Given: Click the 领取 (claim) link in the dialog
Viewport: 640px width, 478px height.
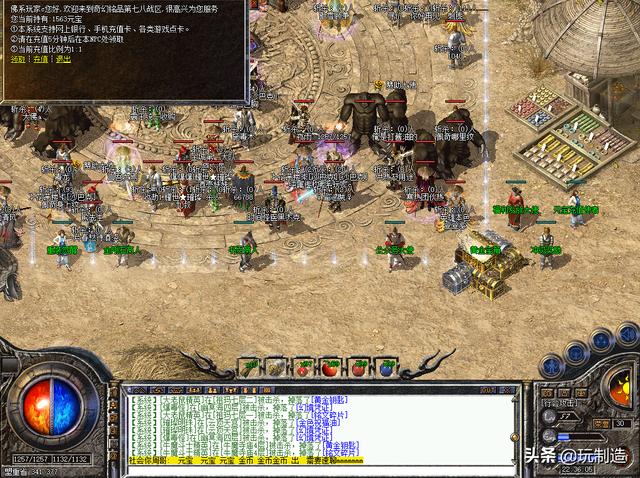Looking at the screenshot, I should click(17, 59).
